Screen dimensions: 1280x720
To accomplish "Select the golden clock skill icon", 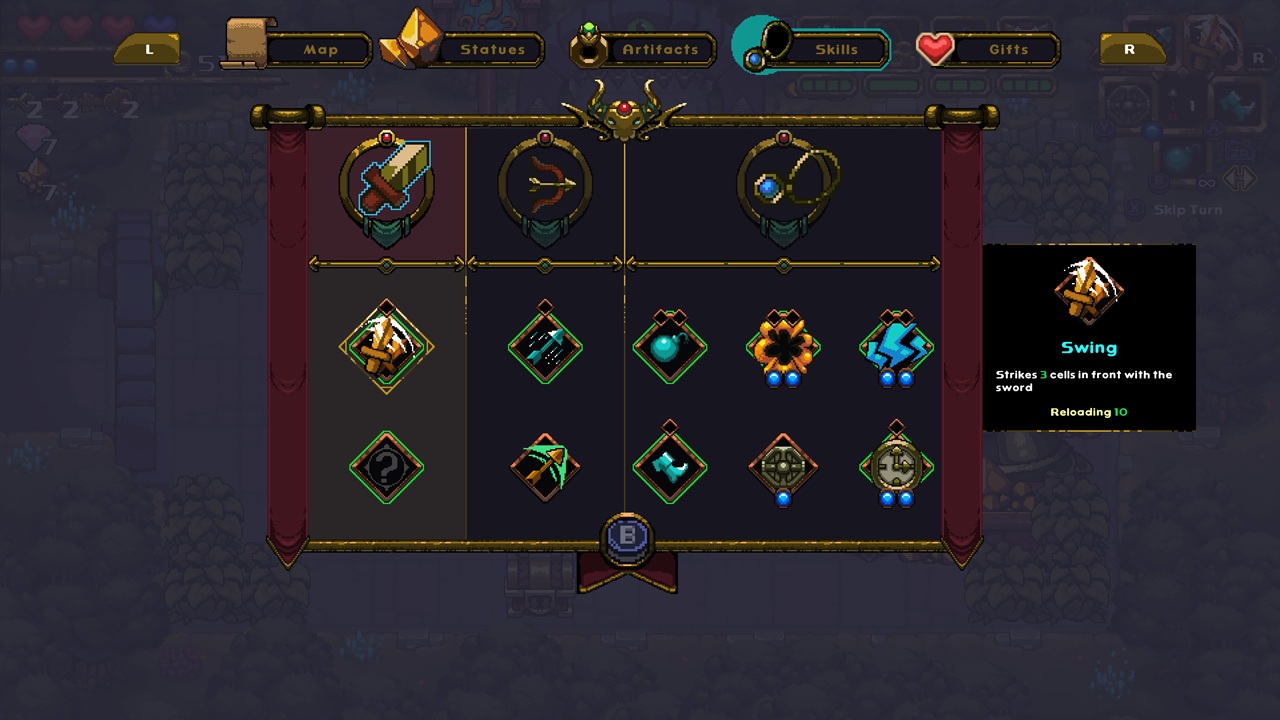I will [x=896, y=465].
